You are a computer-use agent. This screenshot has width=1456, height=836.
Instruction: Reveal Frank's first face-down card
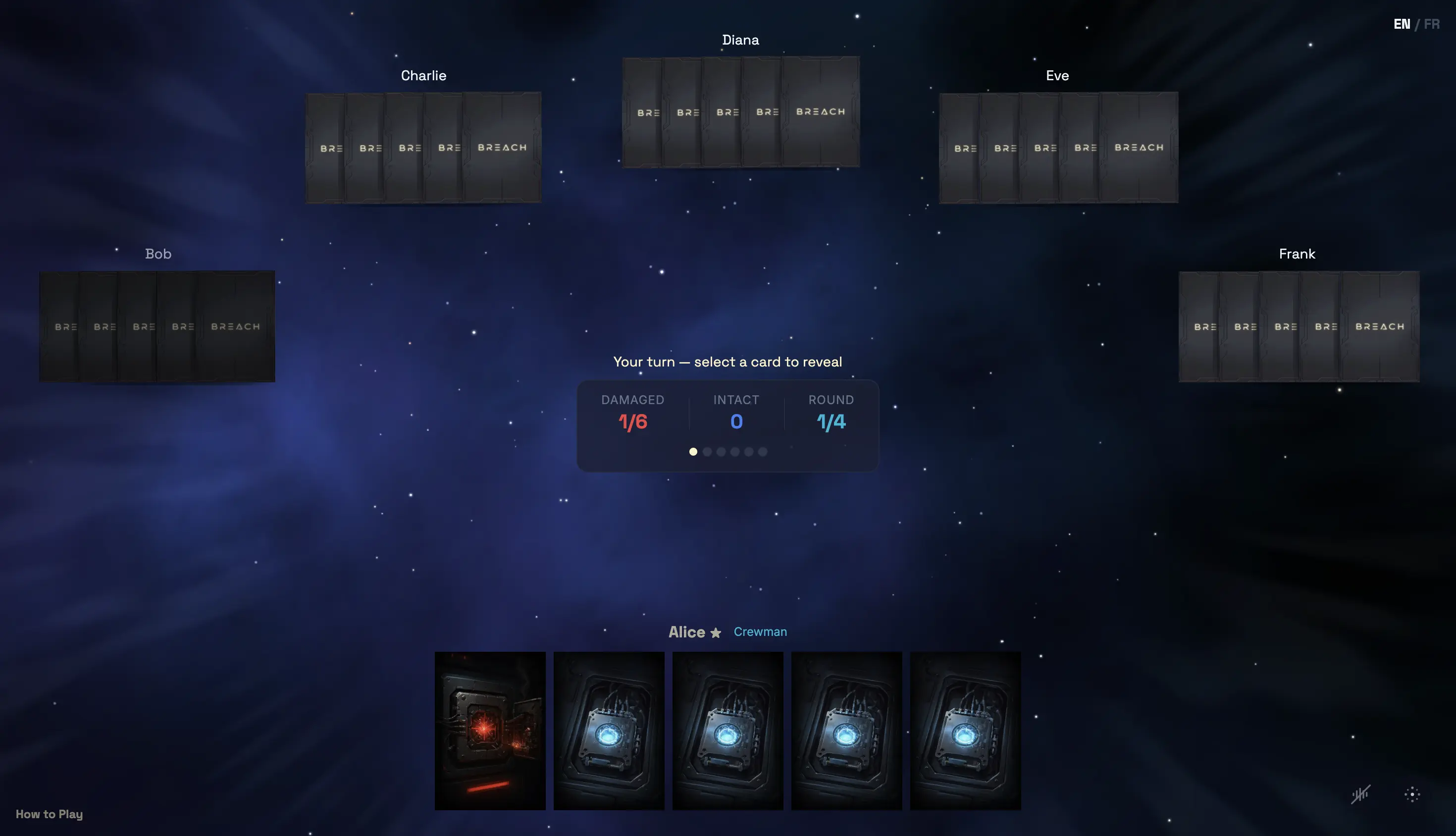click(x=1203, y=326)
